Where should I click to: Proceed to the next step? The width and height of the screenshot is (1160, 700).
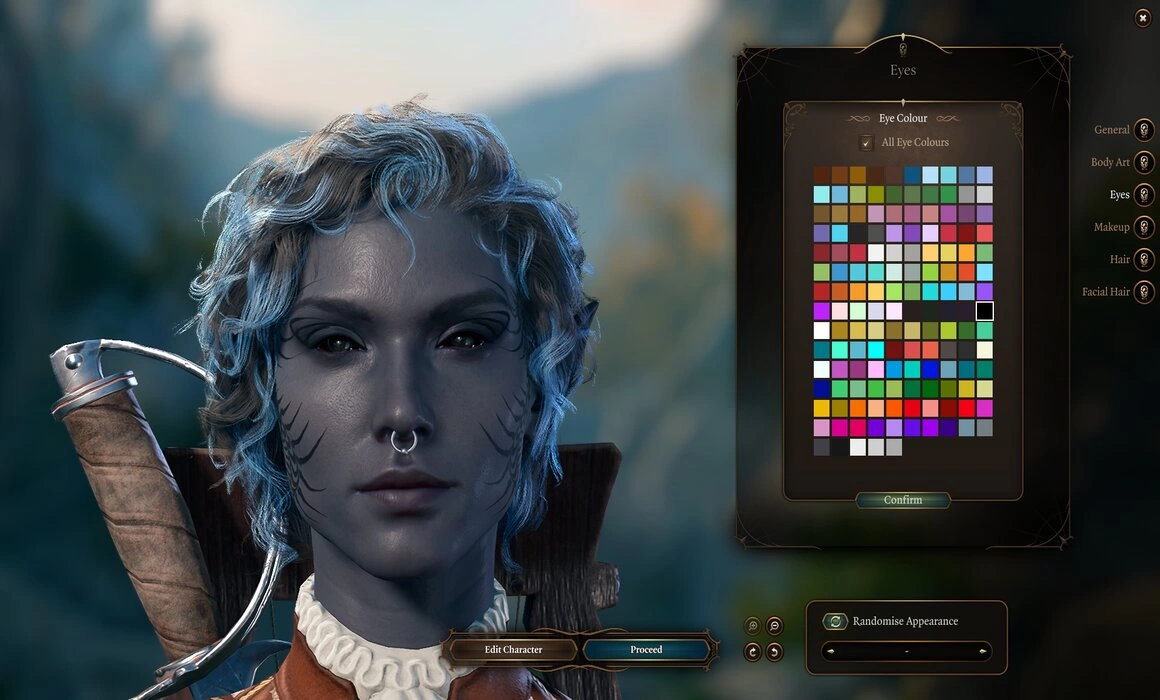click(x=646, y=650)
